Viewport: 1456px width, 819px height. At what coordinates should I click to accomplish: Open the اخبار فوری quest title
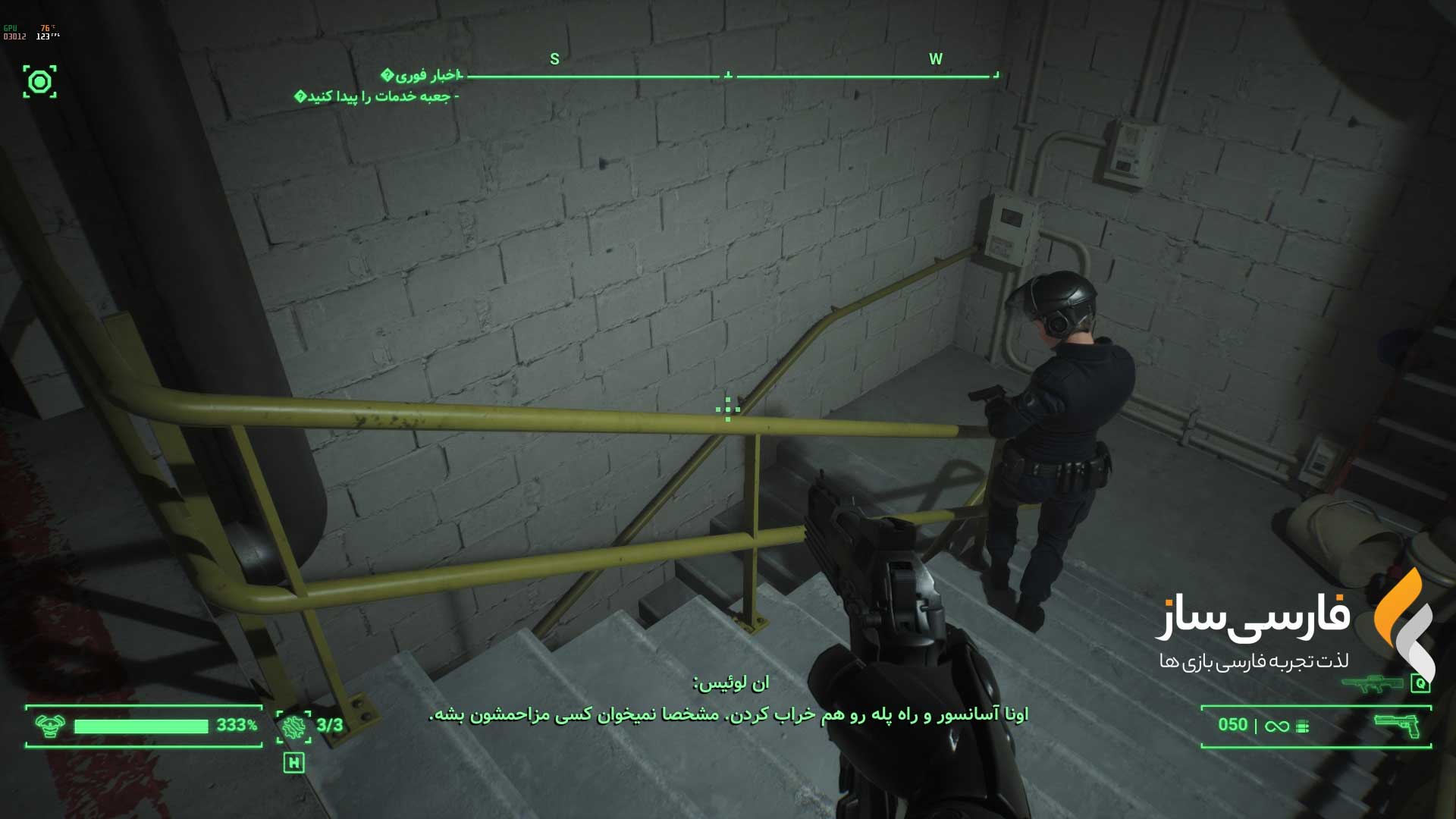click(x=422, y=75)
